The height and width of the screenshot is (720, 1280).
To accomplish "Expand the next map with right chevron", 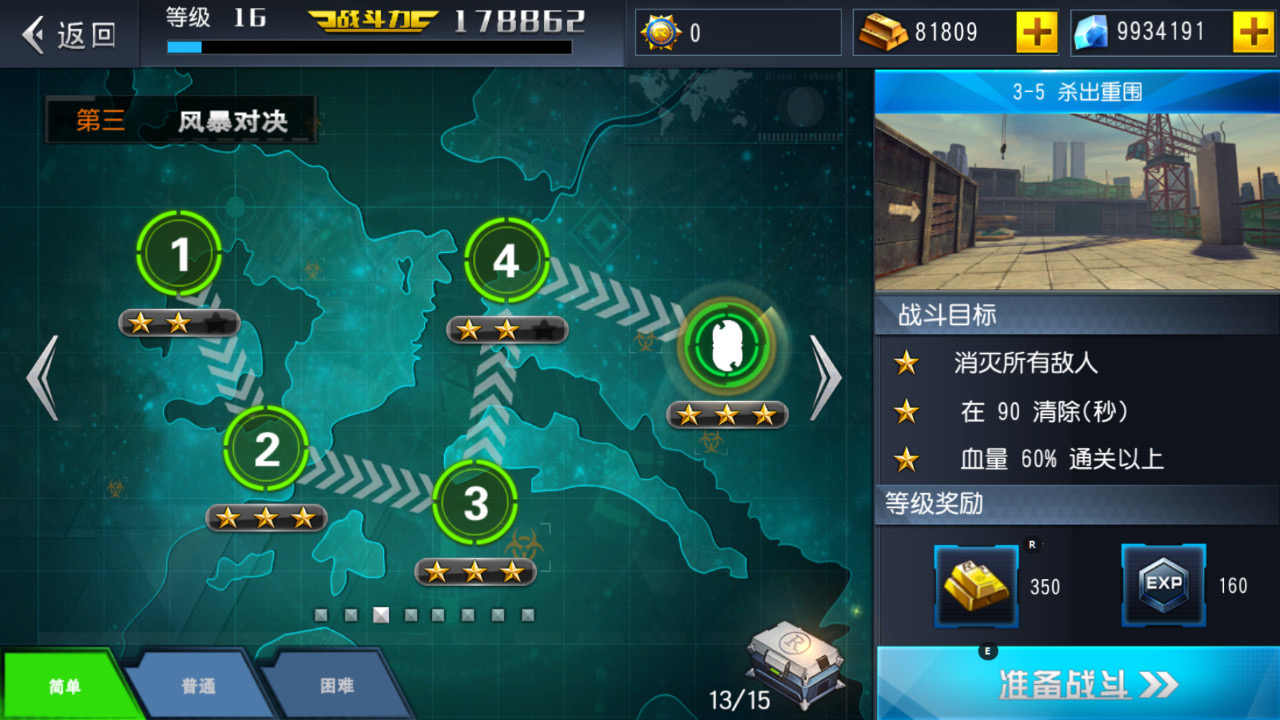I will (824, 380).
